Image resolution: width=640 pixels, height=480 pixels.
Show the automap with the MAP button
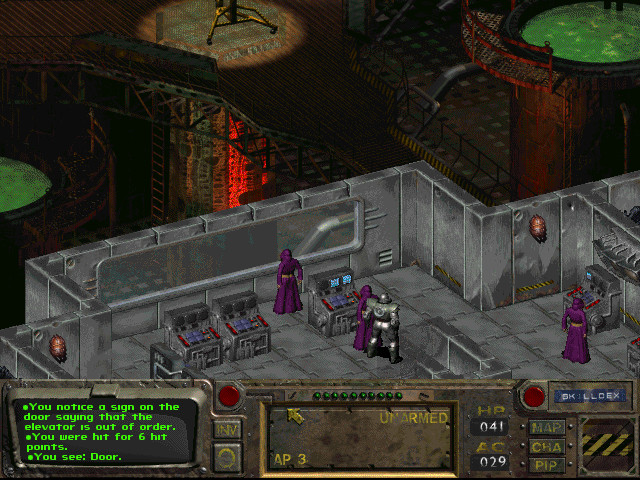point(547,427)
